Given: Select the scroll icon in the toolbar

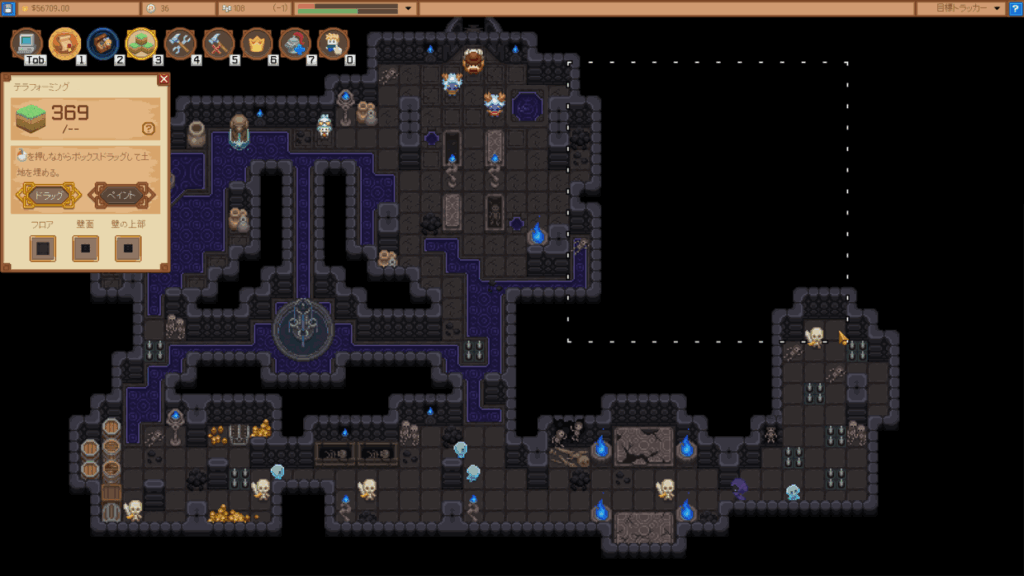Looking at the screenshot, I should tap(65, 43).
